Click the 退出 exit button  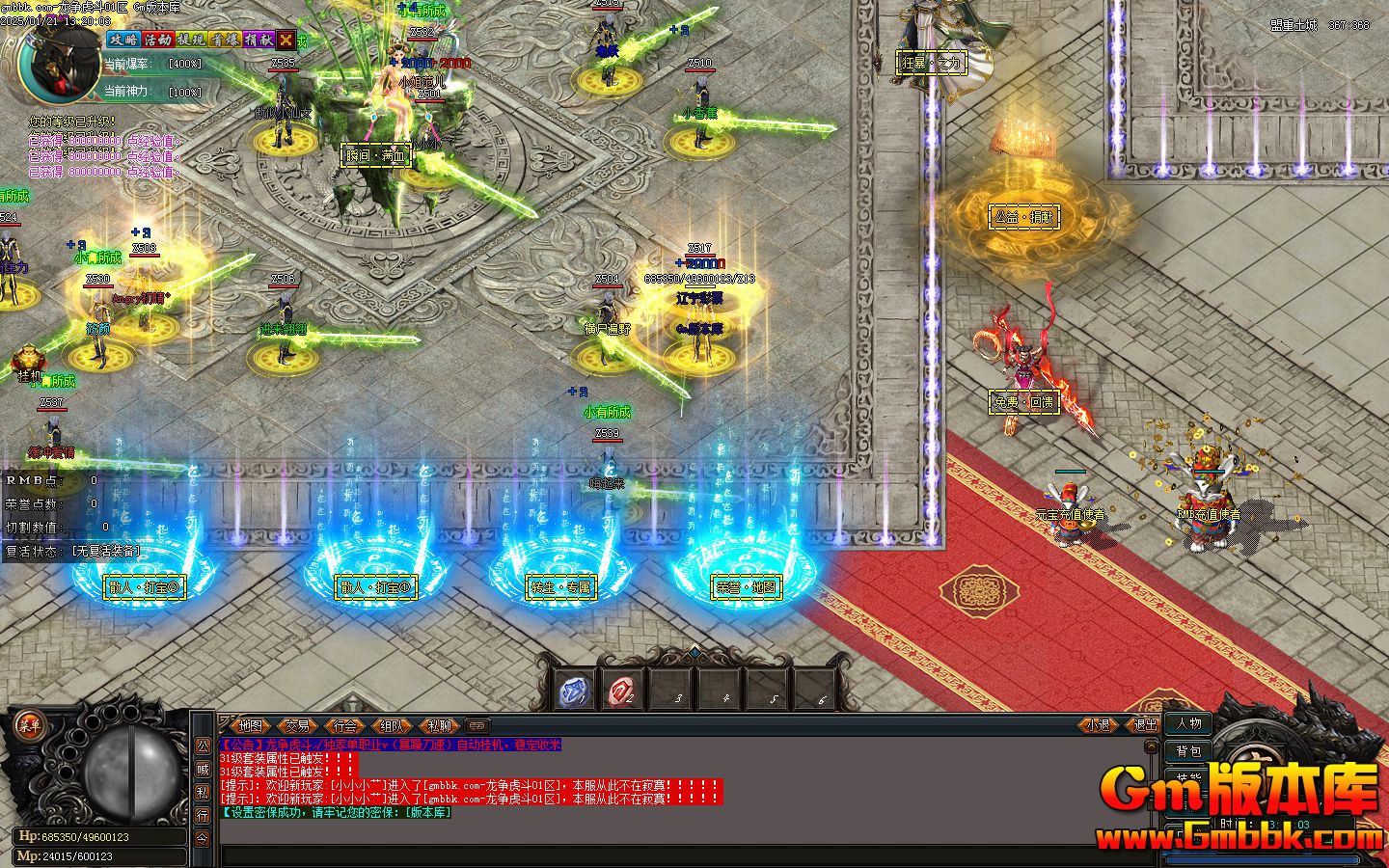click(1145, 724)
